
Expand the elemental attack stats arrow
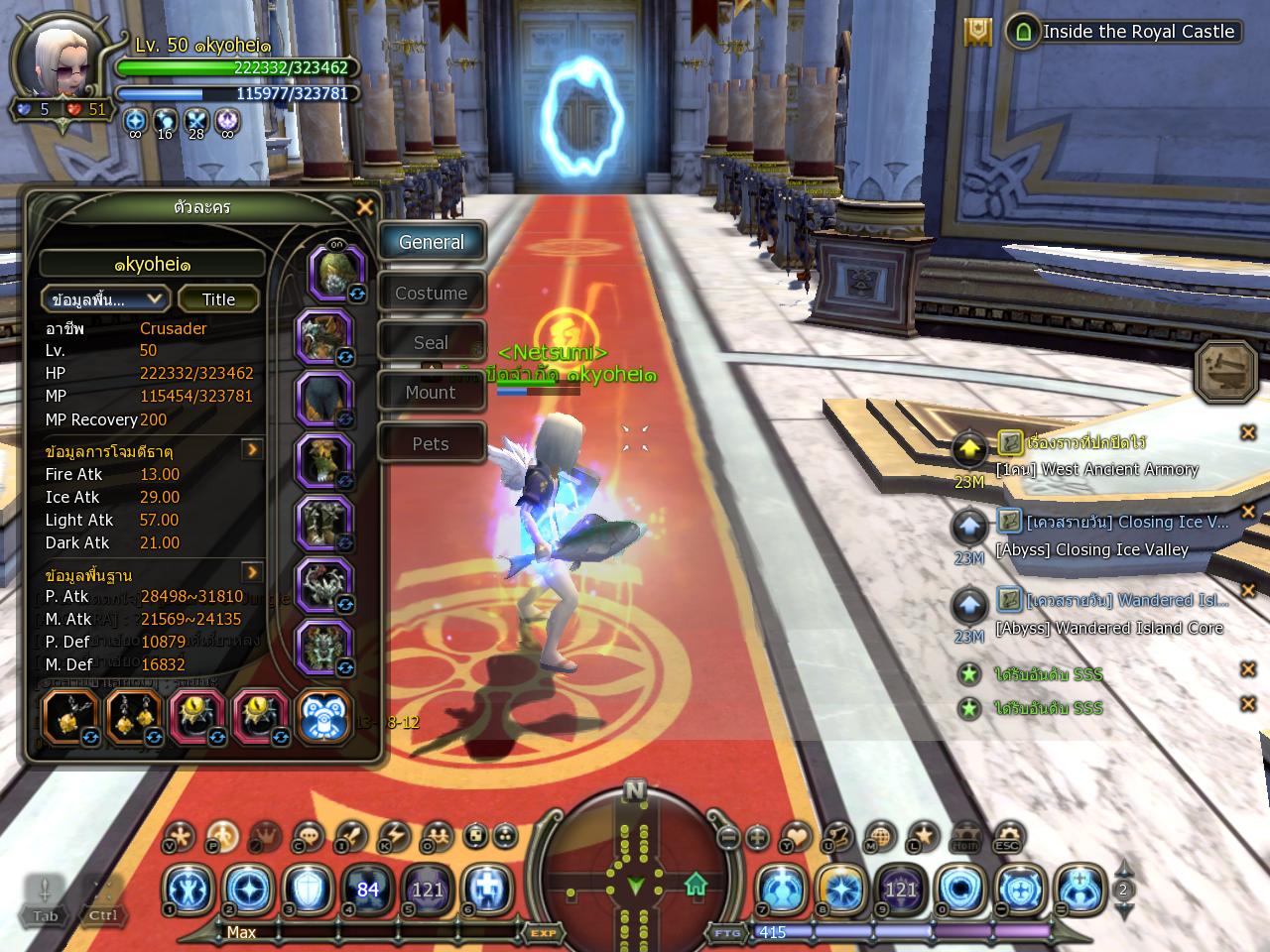click(x=253, y=450)
